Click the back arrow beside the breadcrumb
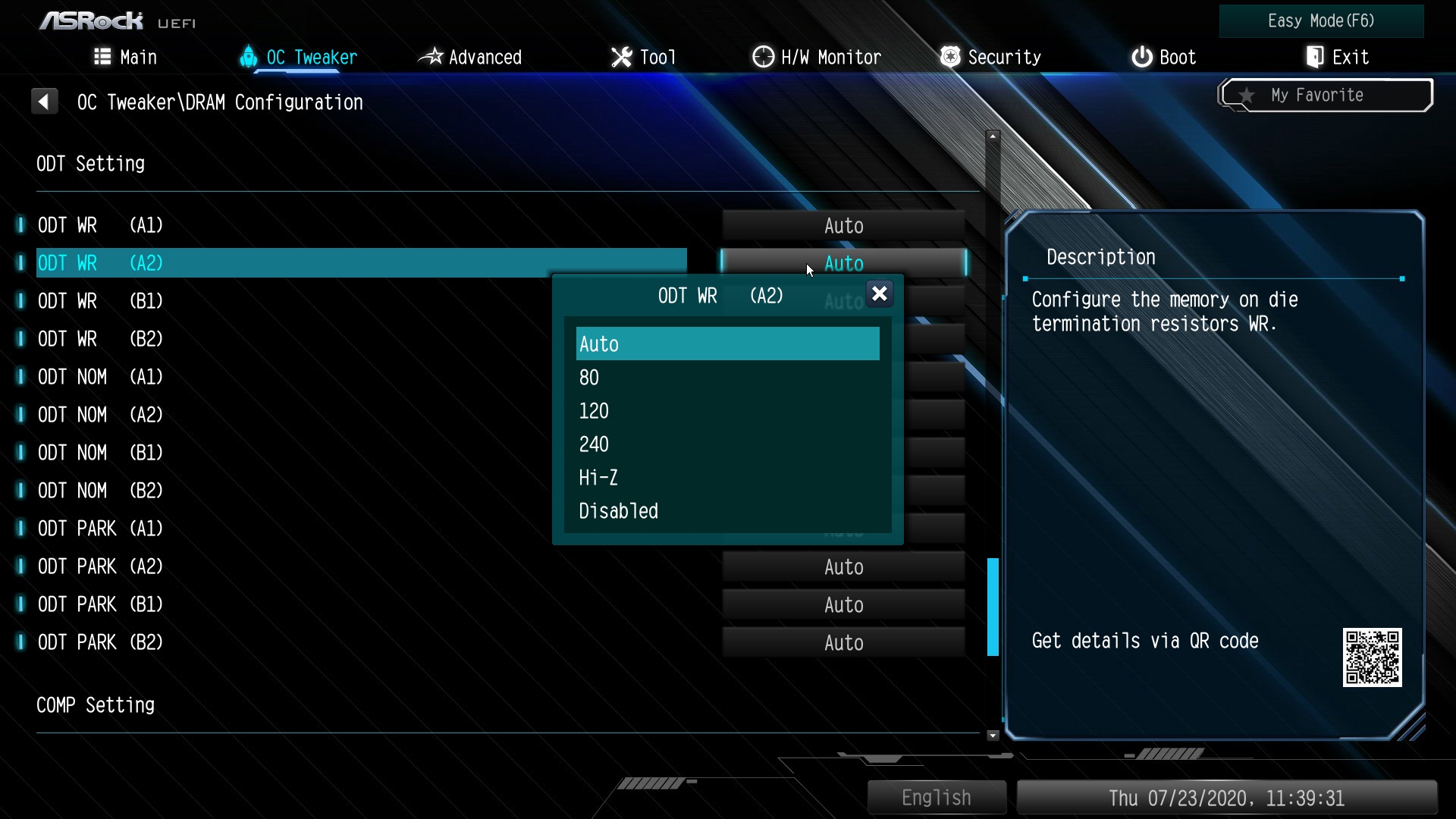Screen dimensions: 1456x819 44,102
